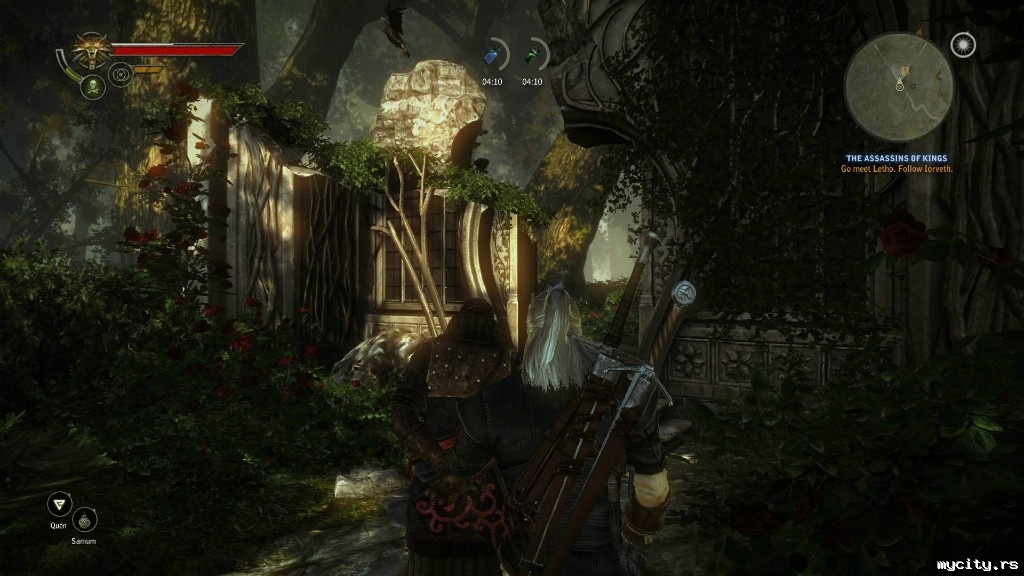This screenshot has width=1024, height=576.
Task: Click the quest marker on the minimap
Action: point(906,72)
